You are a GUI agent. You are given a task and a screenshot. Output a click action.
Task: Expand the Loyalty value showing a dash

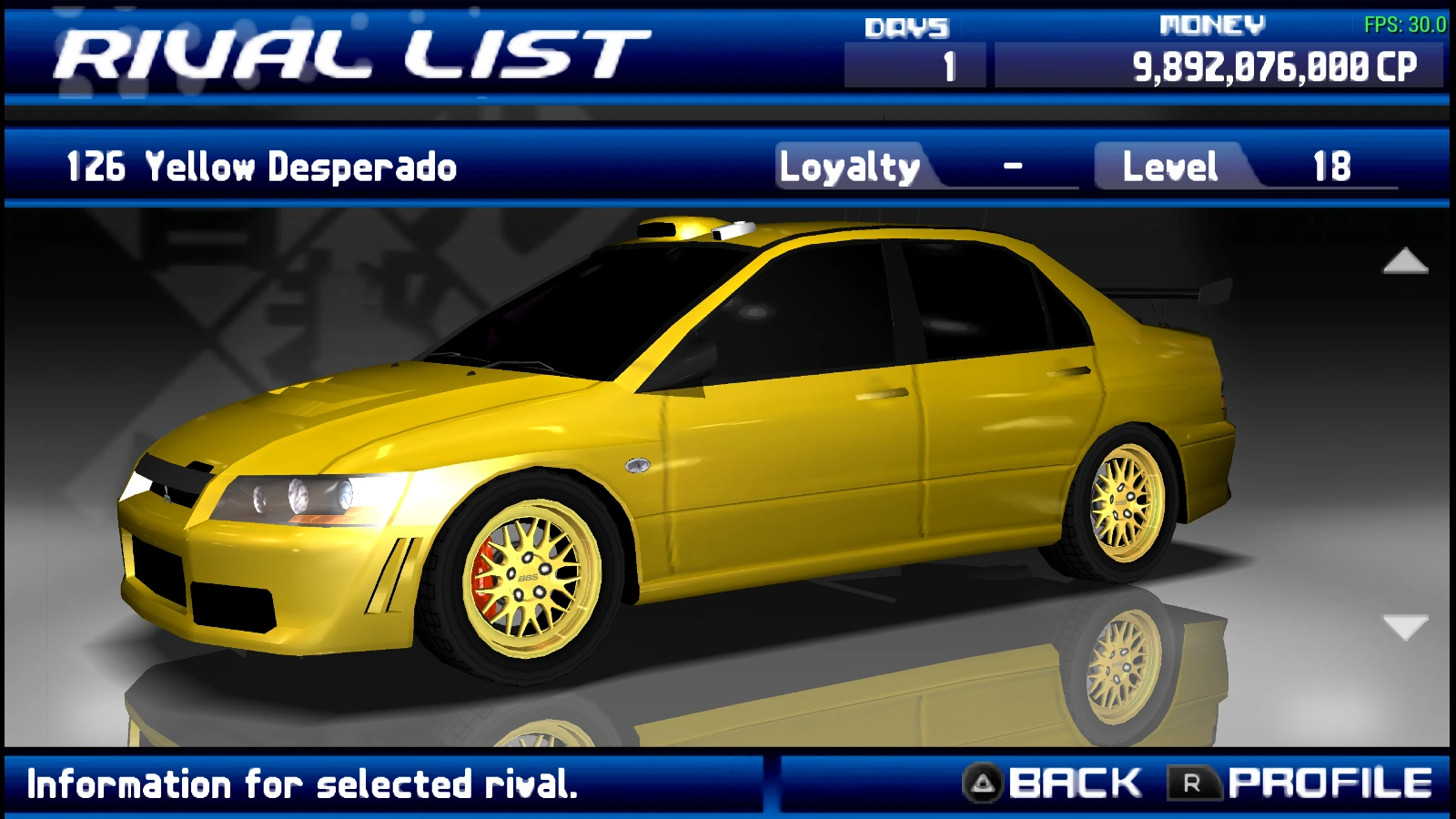click(x=1012, y=167)
